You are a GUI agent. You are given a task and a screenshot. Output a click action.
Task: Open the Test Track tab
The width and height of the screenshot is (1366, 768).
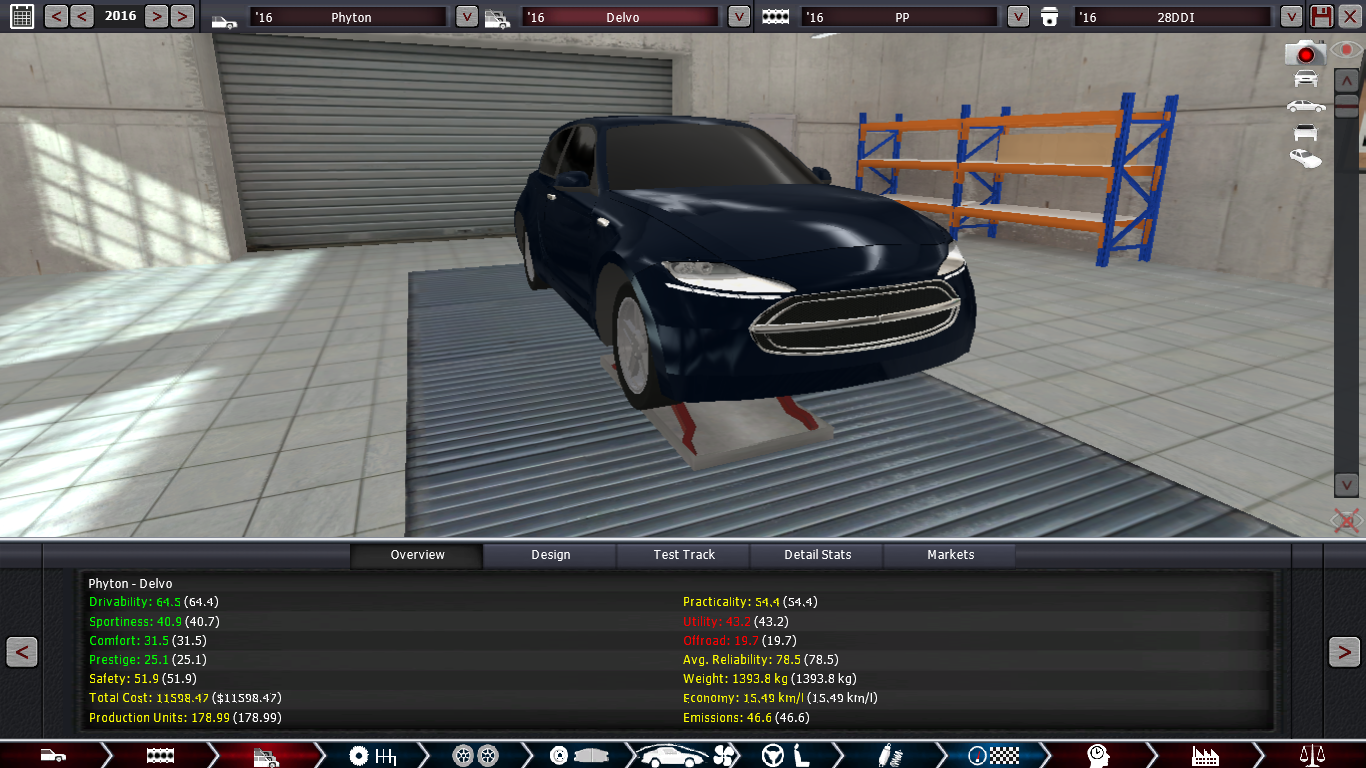pos(684,555)
